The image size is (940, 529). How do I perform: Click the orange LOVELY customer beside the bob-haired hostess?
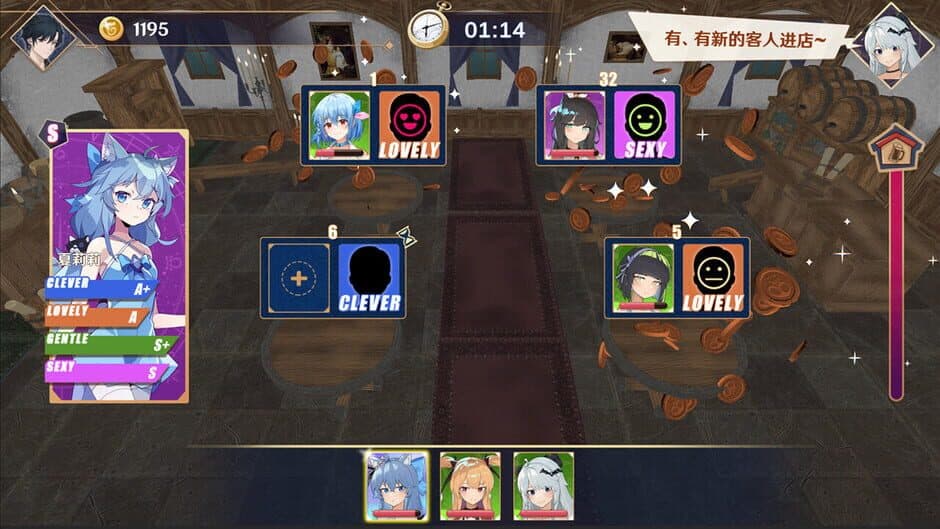tap(713, 279)
